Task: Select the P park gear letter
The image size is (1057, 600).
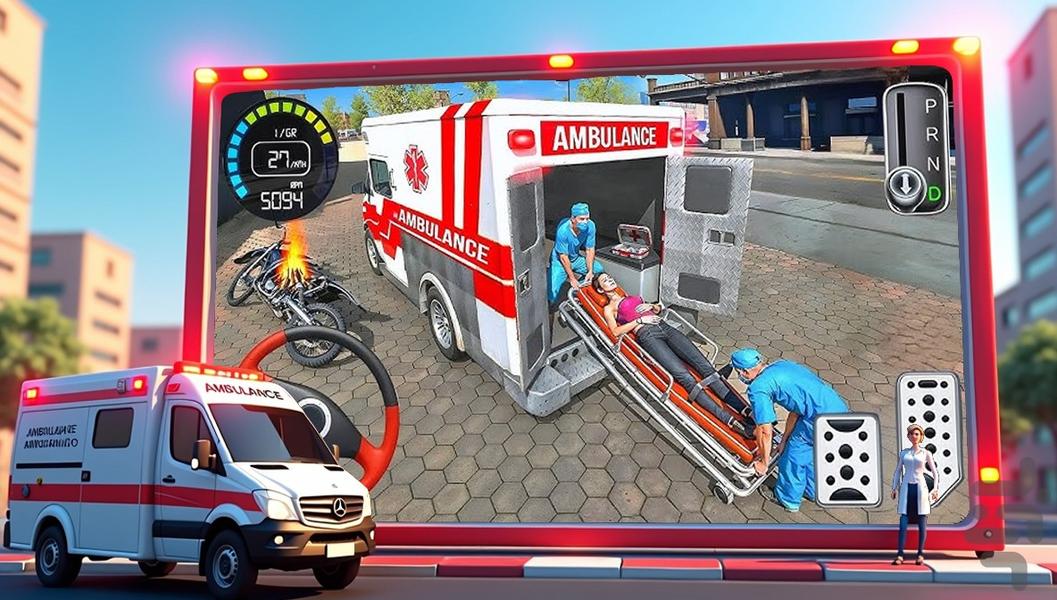Action: [x=932, y=104]
